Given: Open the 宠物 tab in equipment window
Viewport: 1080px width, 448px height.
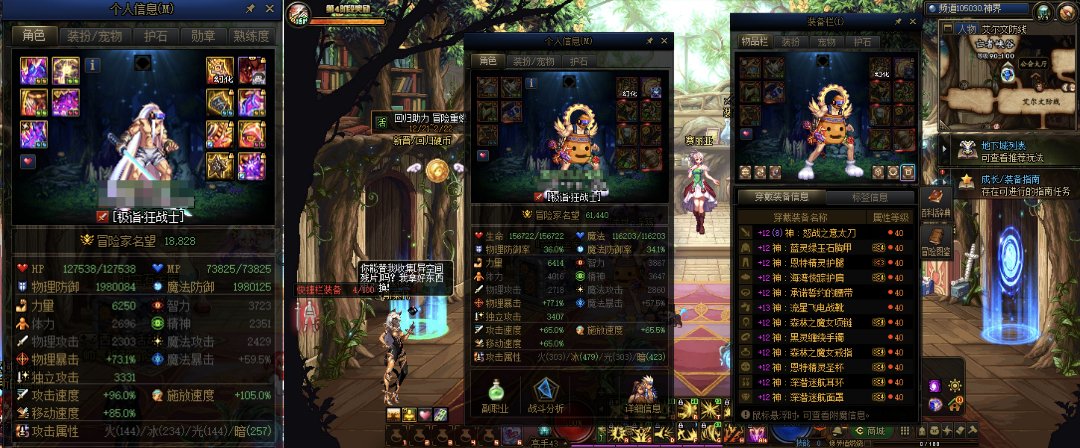Looking at the screenshot, I should 826,43.
